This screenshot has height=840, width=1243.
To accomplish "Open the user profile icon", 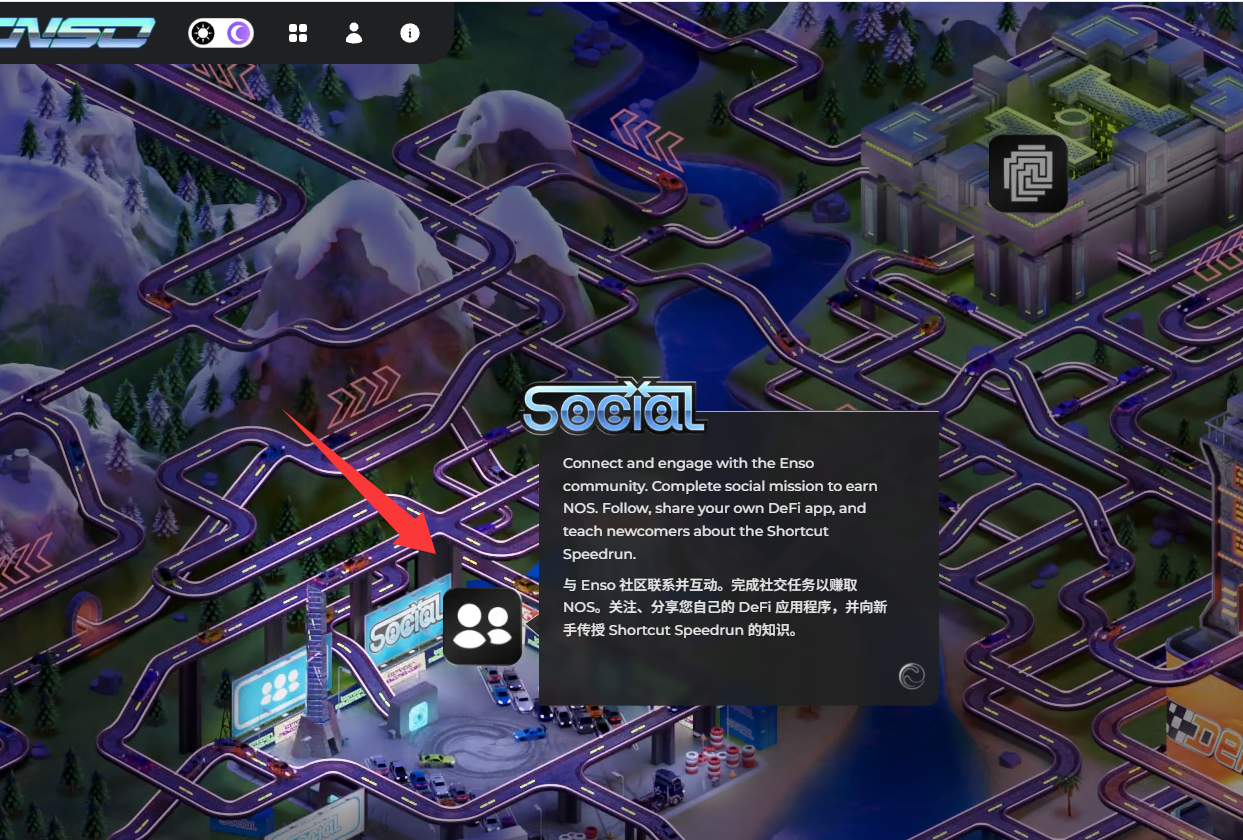I will (x=354, y=33).
